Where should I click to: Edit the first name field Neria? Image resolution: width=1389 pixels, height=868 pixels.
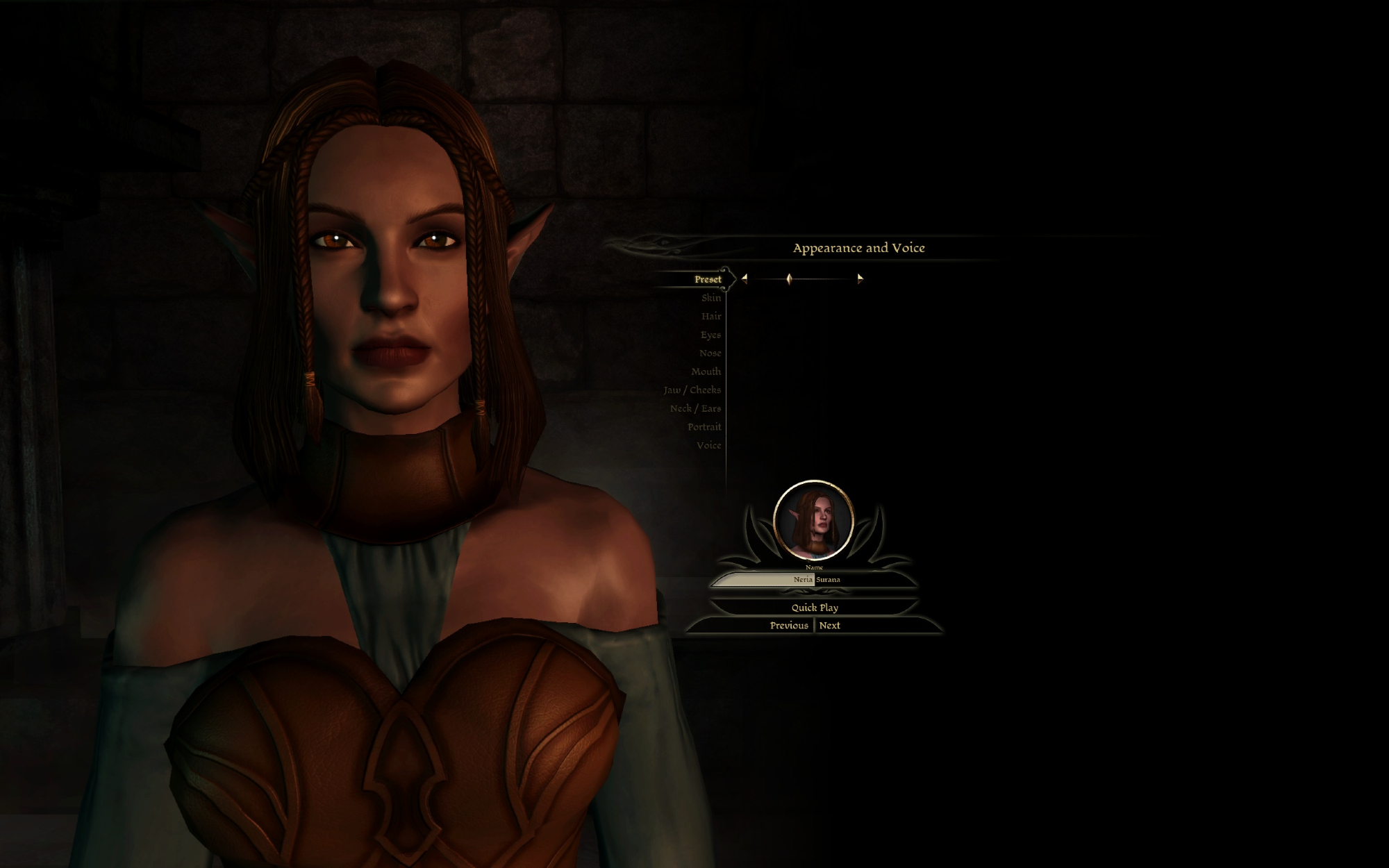[764, 579]
